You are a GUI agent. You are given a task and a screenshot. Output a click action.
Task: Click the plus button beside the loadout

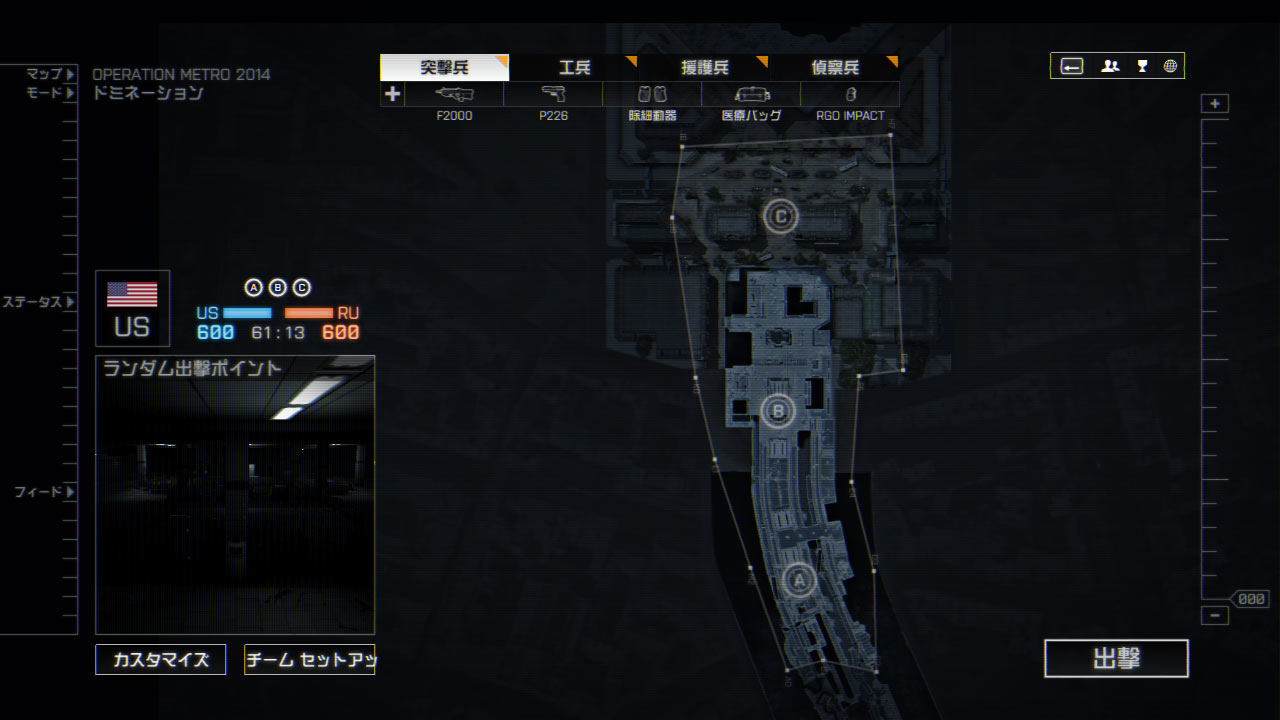tap(392, 95)
